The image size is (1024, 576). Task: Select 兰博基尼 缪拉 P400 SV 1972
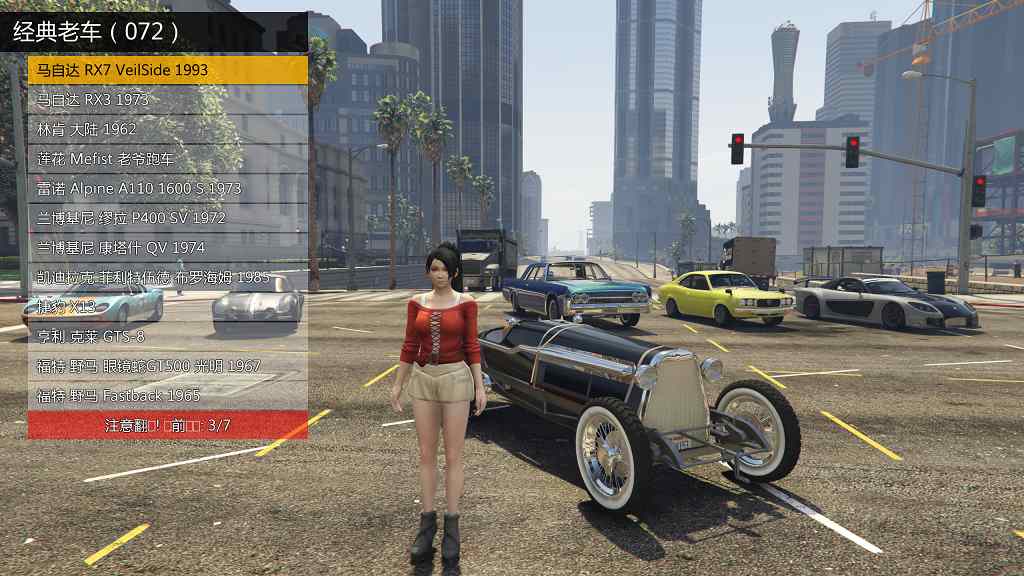click(167, 218)
